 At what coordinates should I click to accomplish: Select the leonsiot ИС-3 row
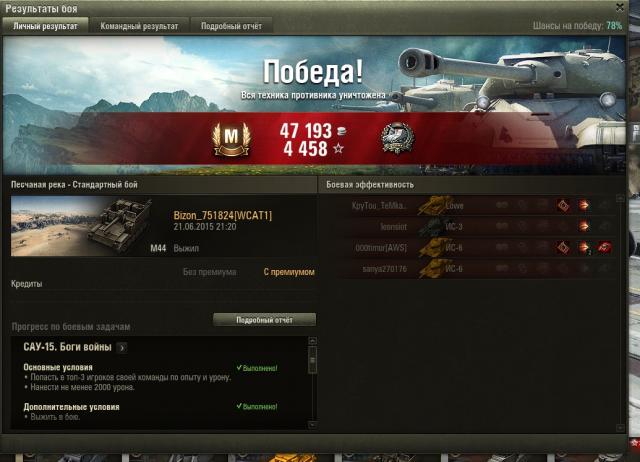coord(470,227)
